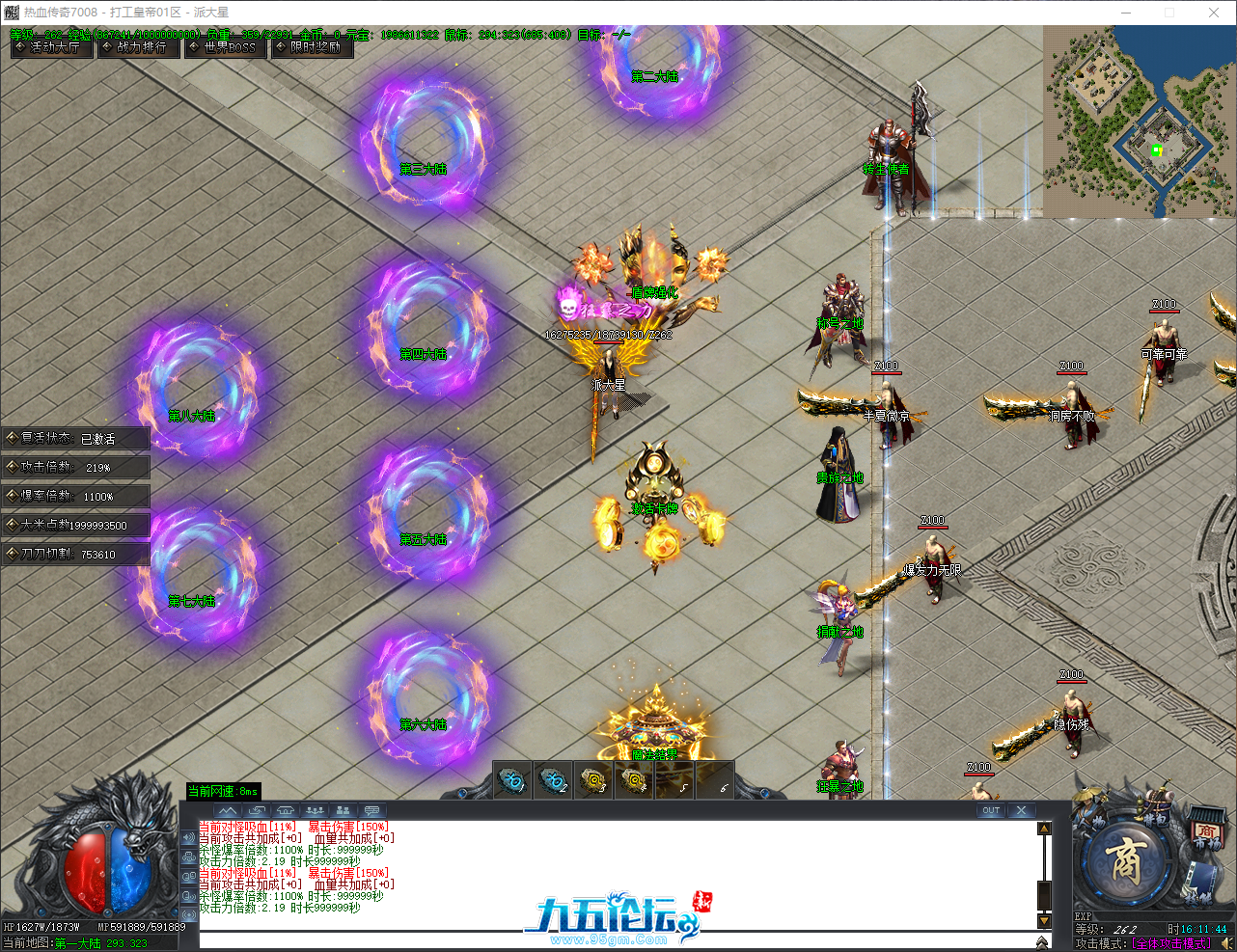
Task: Click the team icon in the chat toolbar
Action: (344, 810)
